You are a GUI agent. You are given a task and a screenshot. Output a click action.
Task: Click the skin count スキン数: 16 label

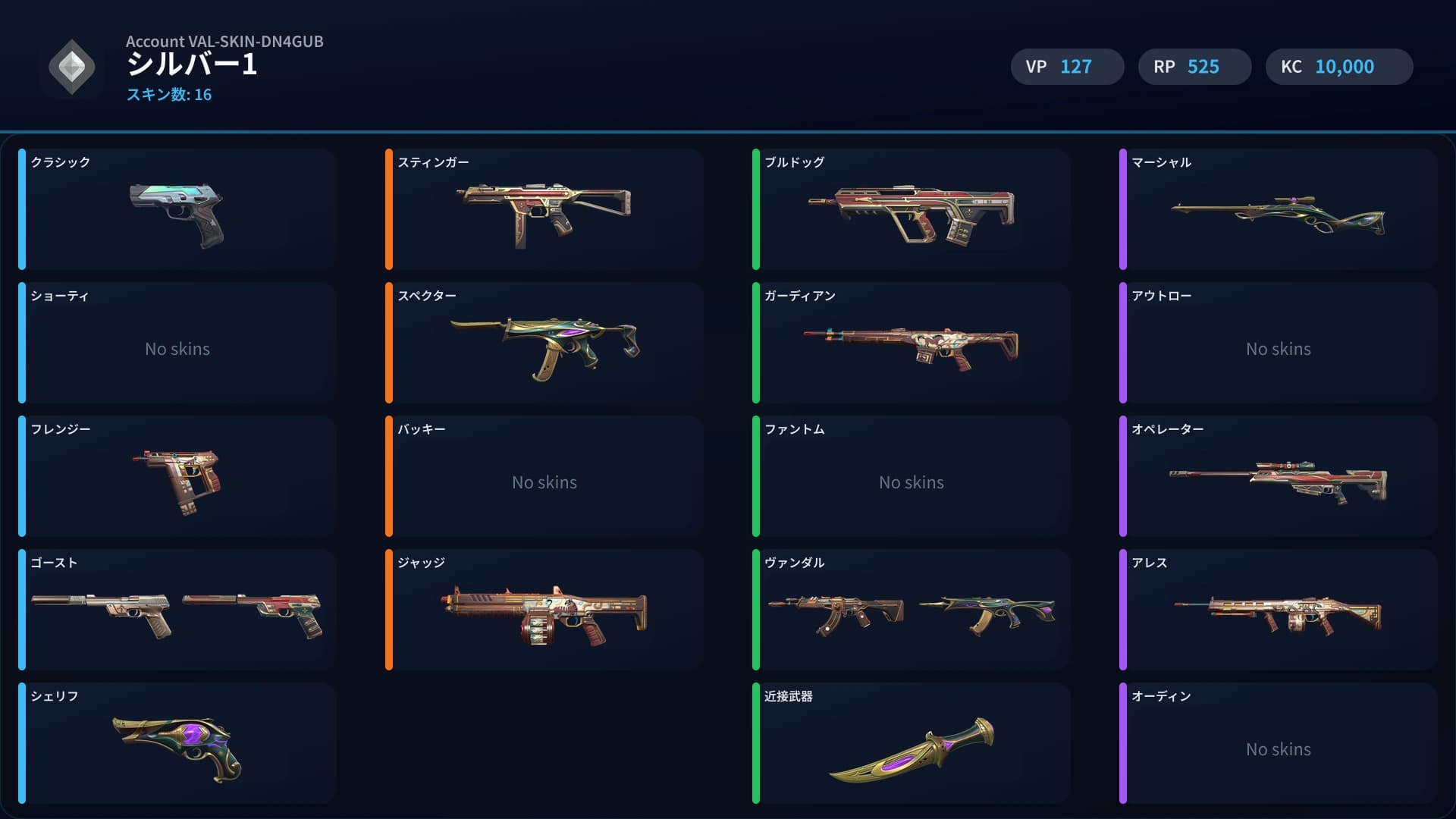(x=169, y=95)
